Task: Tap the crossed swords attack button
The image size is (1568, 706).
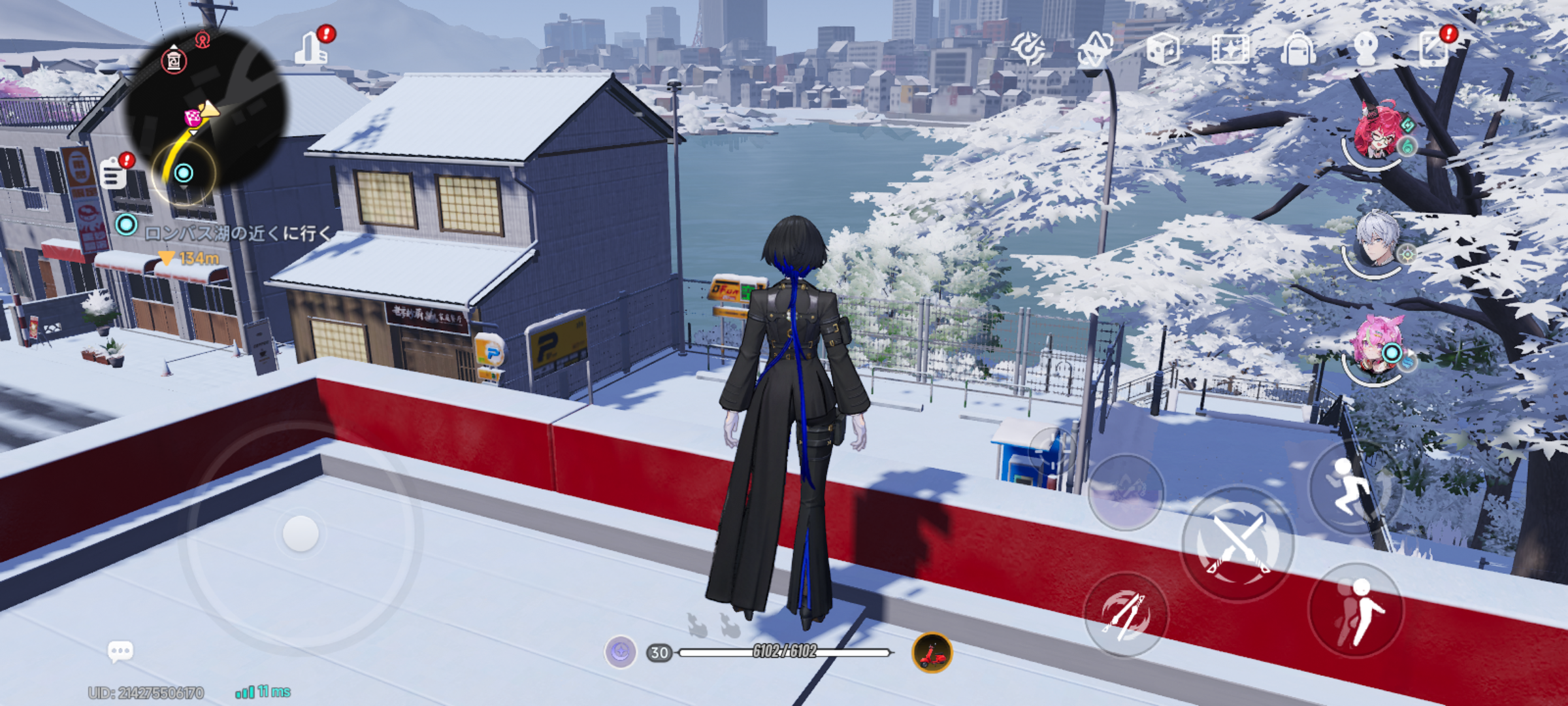Action: point(1237,544)
